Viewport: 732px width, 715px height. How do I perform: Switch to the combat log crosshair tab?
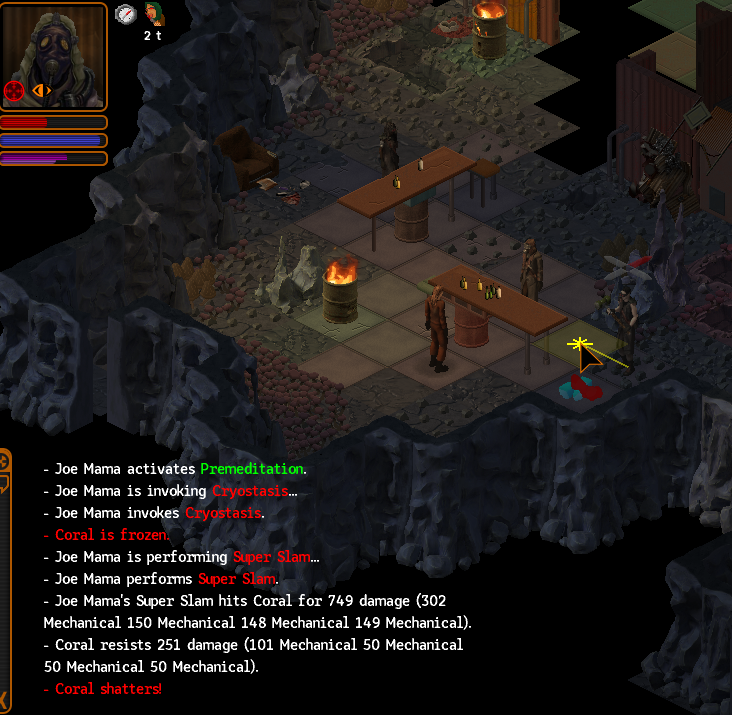[4, 461]
